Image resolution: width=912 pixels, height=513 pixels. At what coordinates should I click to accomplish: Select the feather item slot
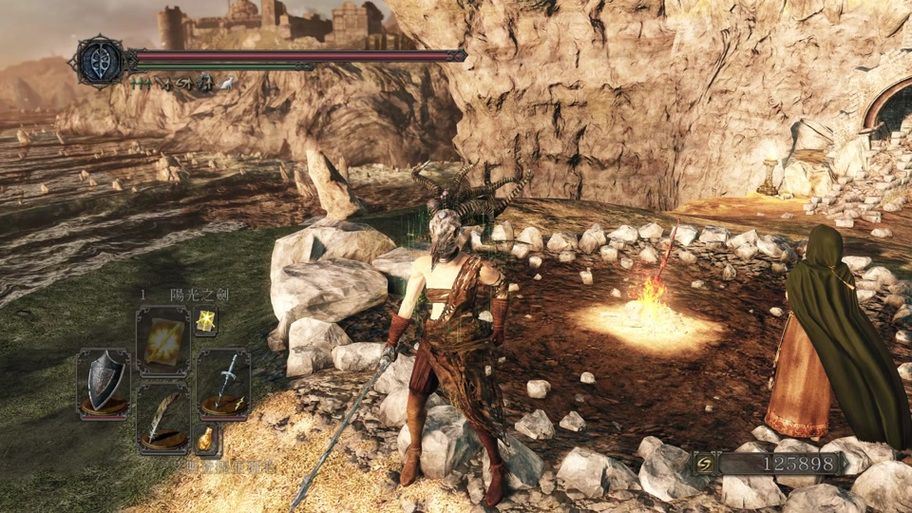(162, 417)
